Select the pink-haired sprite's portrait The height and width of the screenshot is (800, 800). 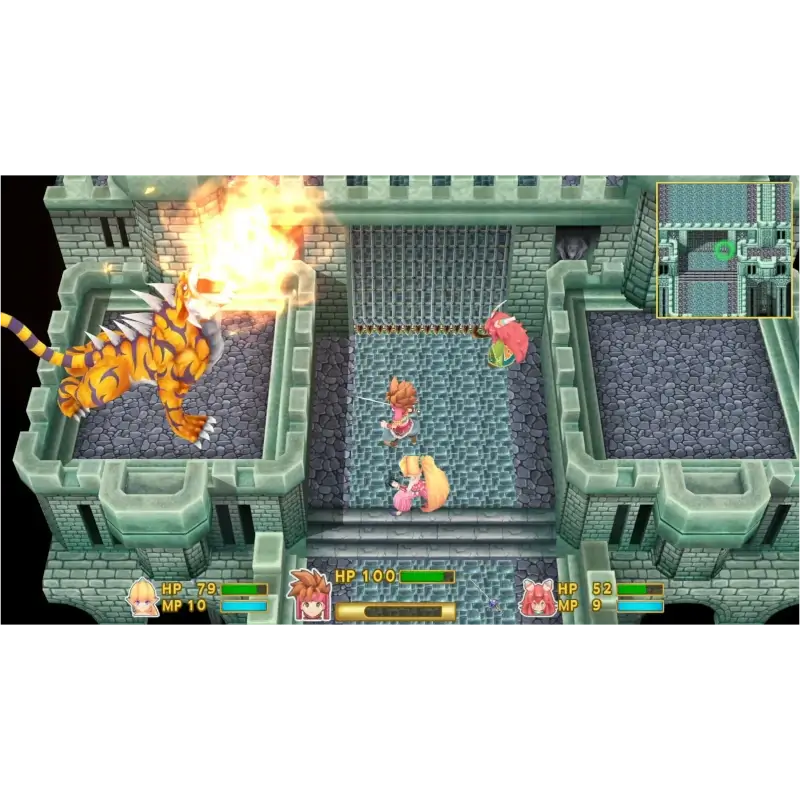(537, 597)
